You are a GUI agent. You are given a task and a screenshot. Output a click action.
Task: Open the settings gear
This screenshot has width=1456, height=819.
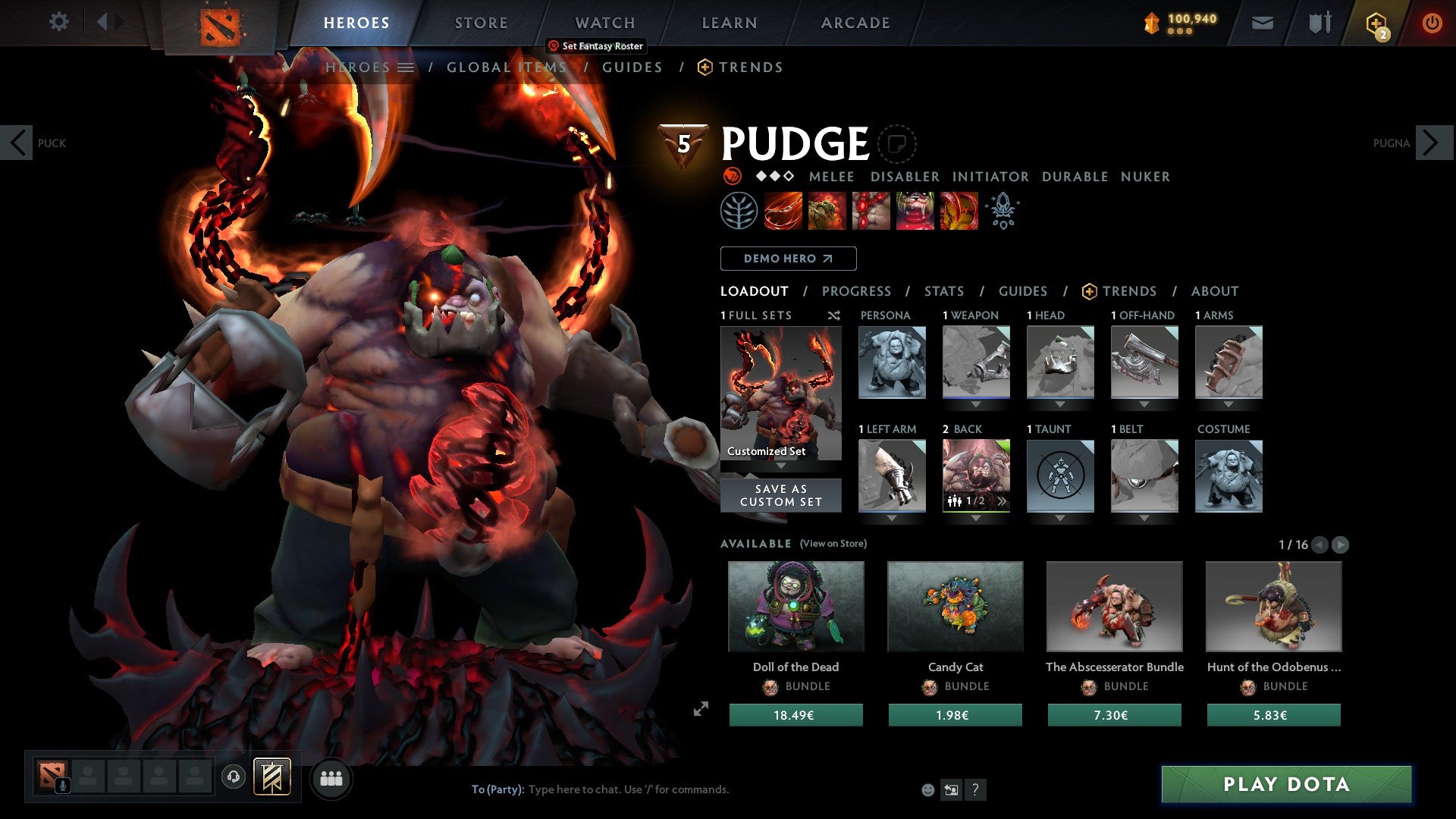tap(59, 22)
